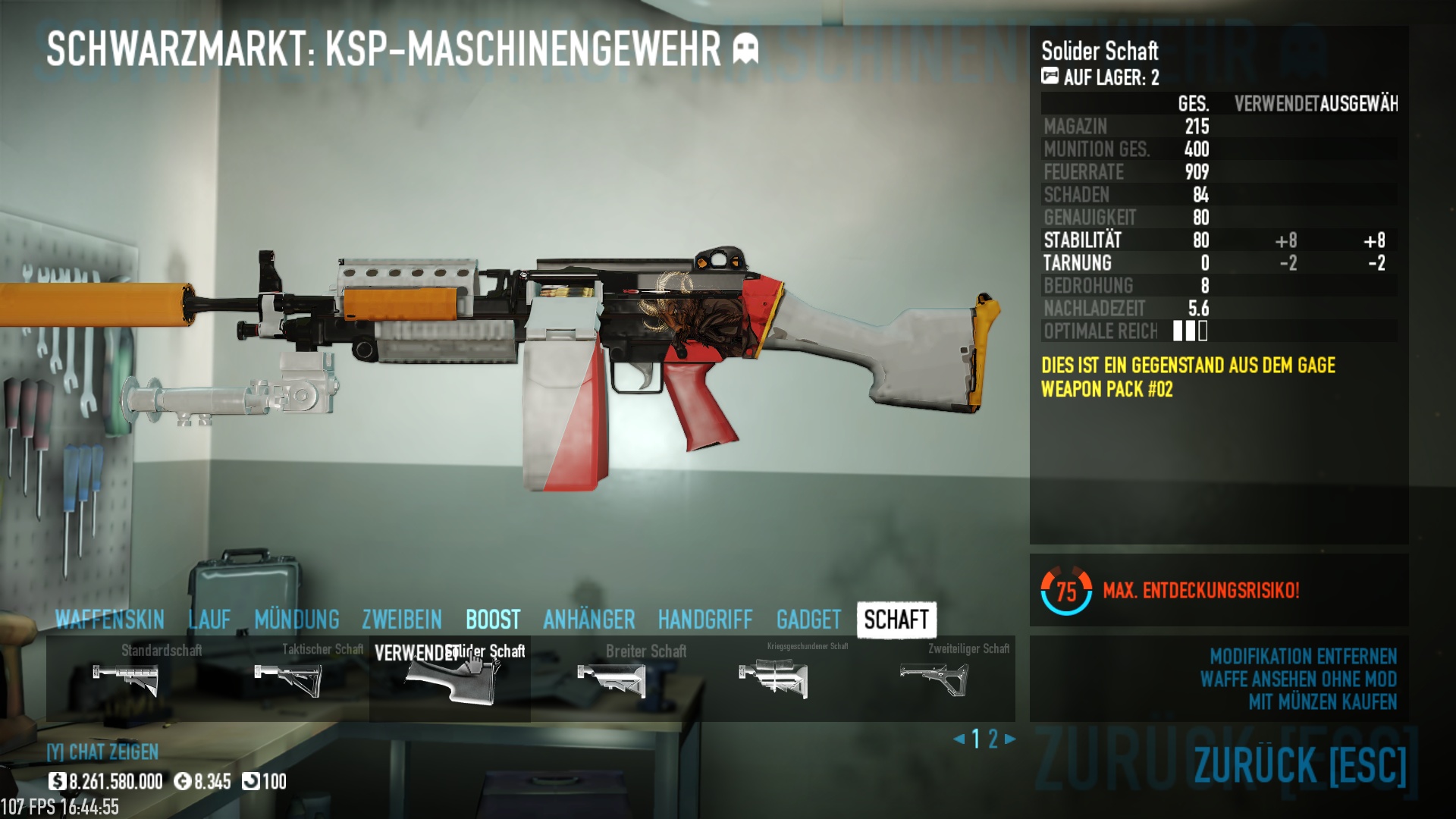Viewport: 1456px width, 819px height.
Task: Open the Lauf modification category
Action: 209,620
